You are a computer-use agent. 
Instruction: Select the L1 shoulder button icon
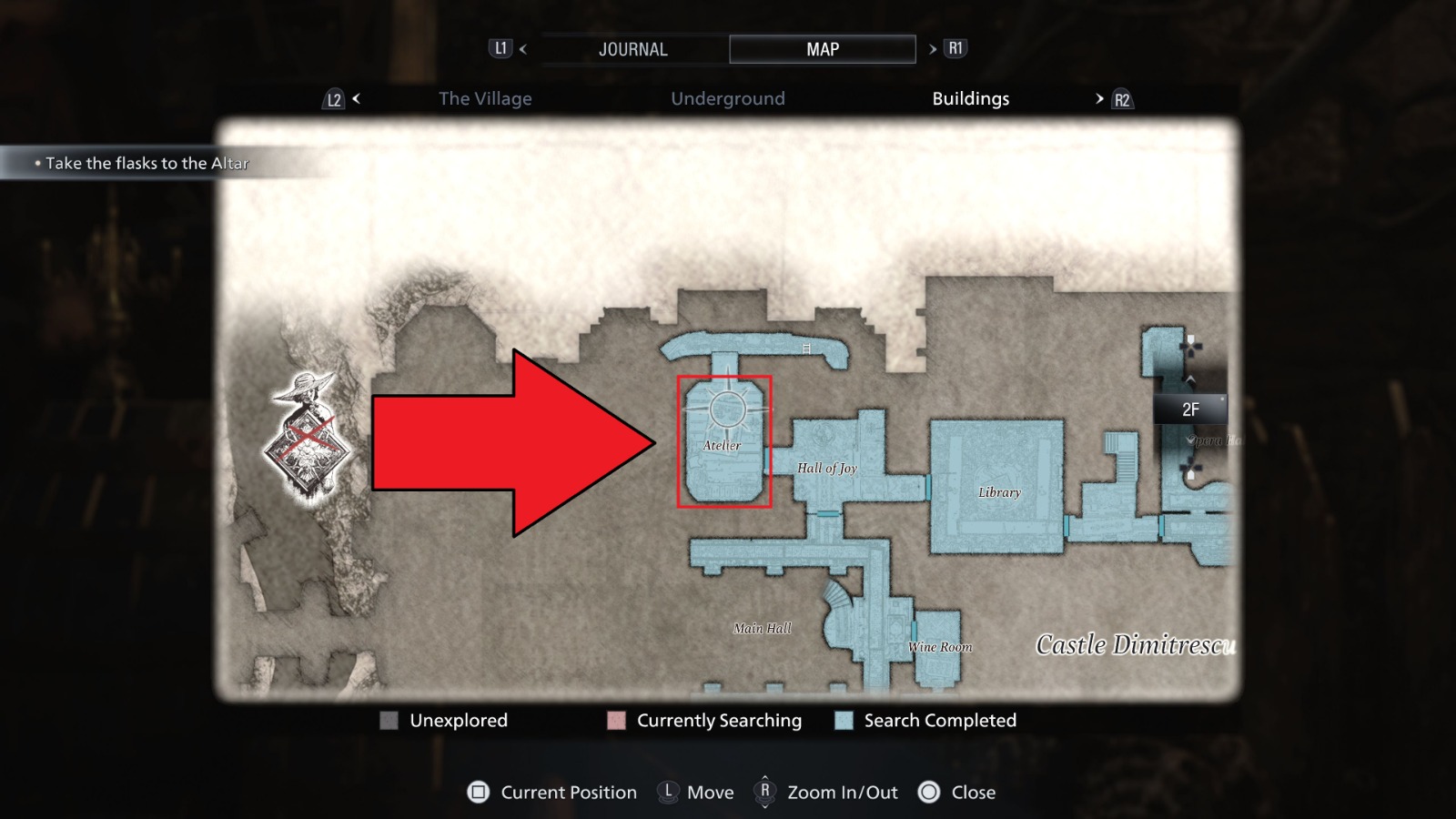[500, 48]
